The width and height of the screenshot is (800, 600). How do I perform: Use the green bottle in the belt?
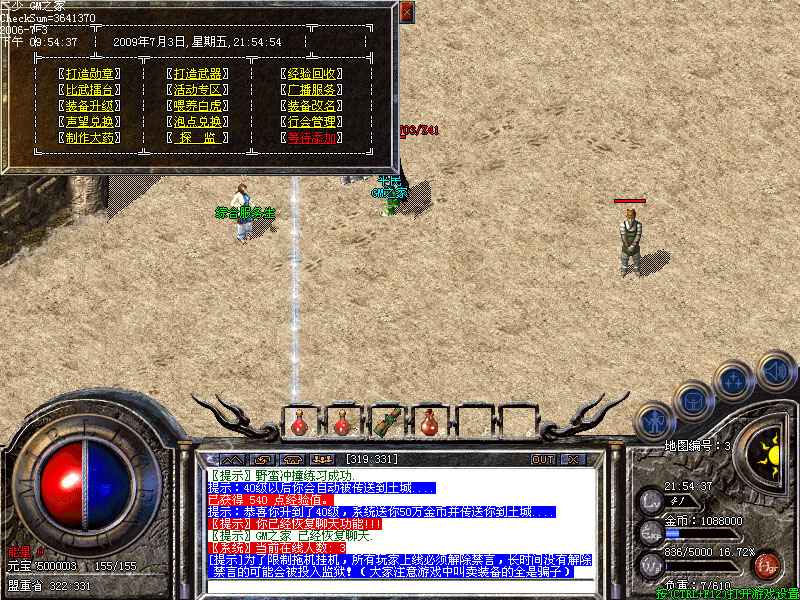pyautogui.click(x=385, y=421)
